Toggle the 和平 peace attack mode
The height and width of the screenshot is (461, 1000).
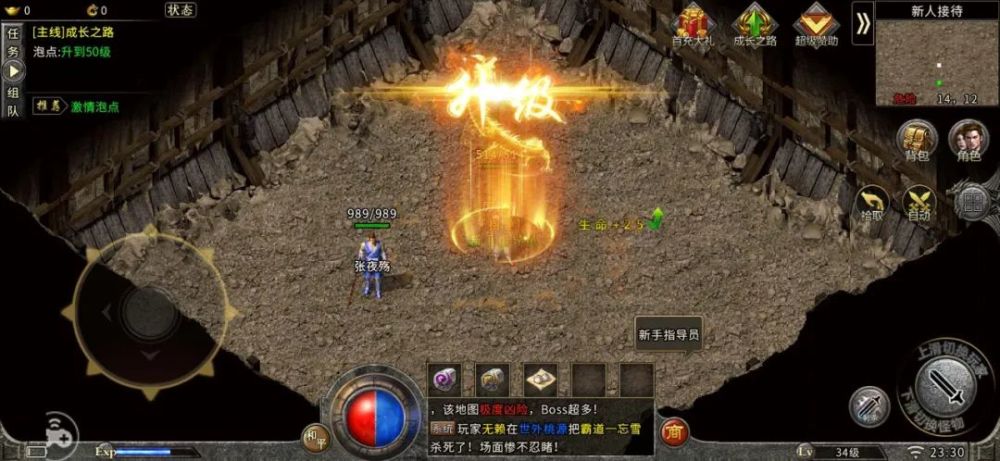click(x=315, y=435)
